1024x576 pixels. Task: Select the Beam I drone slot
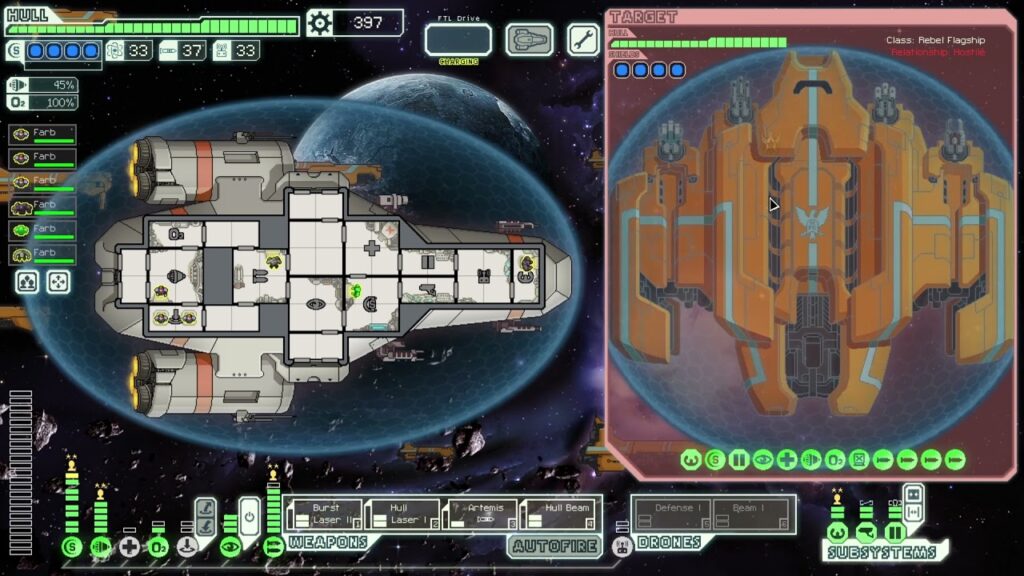click(751, 514)
